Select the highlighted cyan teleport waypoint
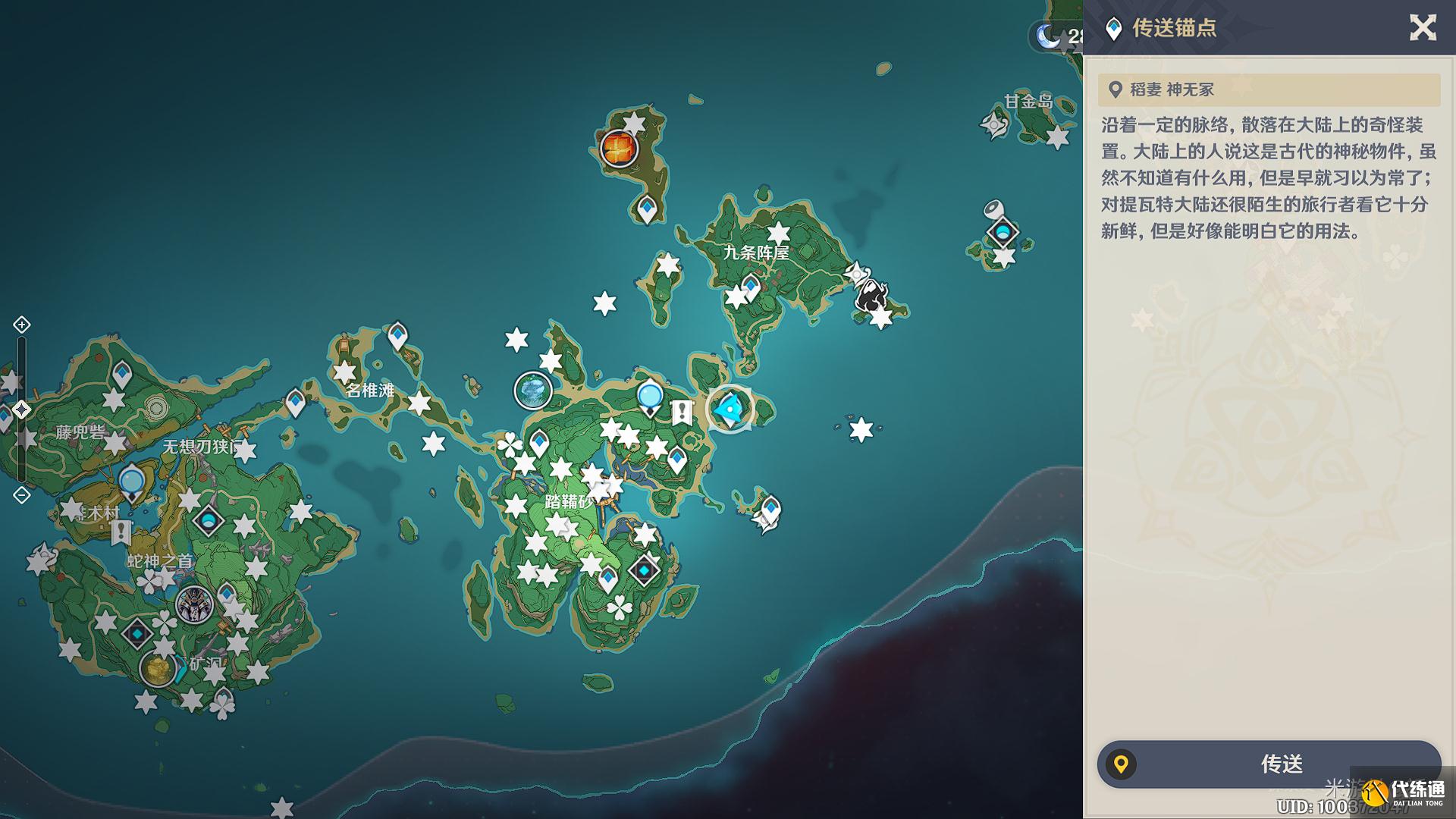This screenshot has height=819, width=1456. tap(730, 409)
